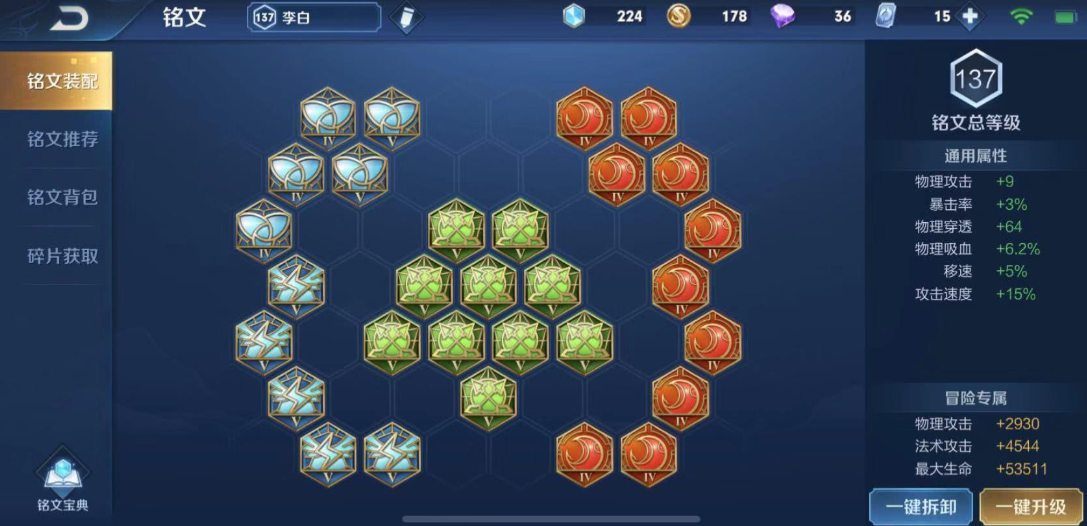Add more rune tickets with plus button
The width and height of the screenshot is (1087, 526).
tap(968, 17)
